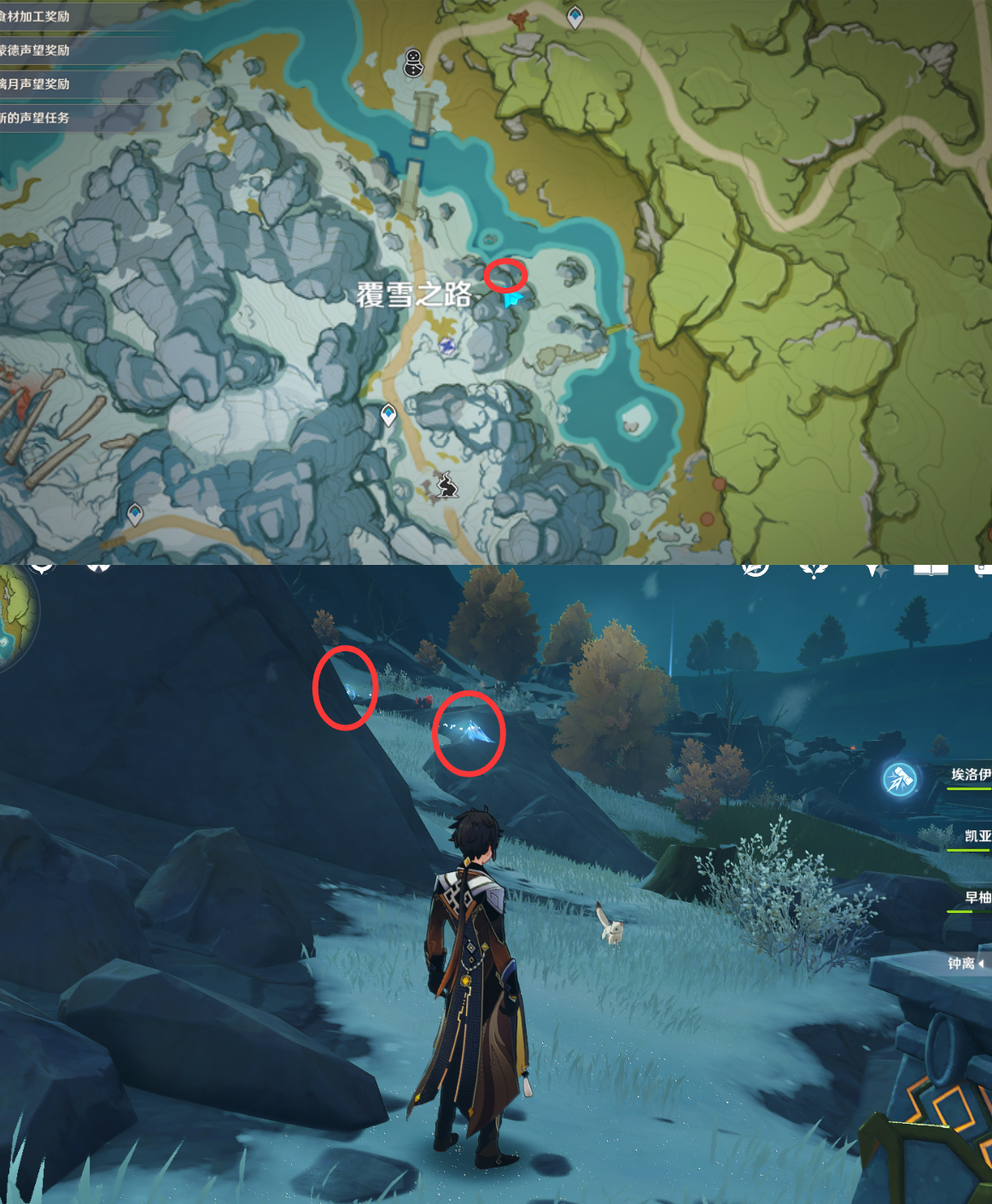Select the rabbit-shaped map marker
992x1204 pixels.
coord(446,485)
